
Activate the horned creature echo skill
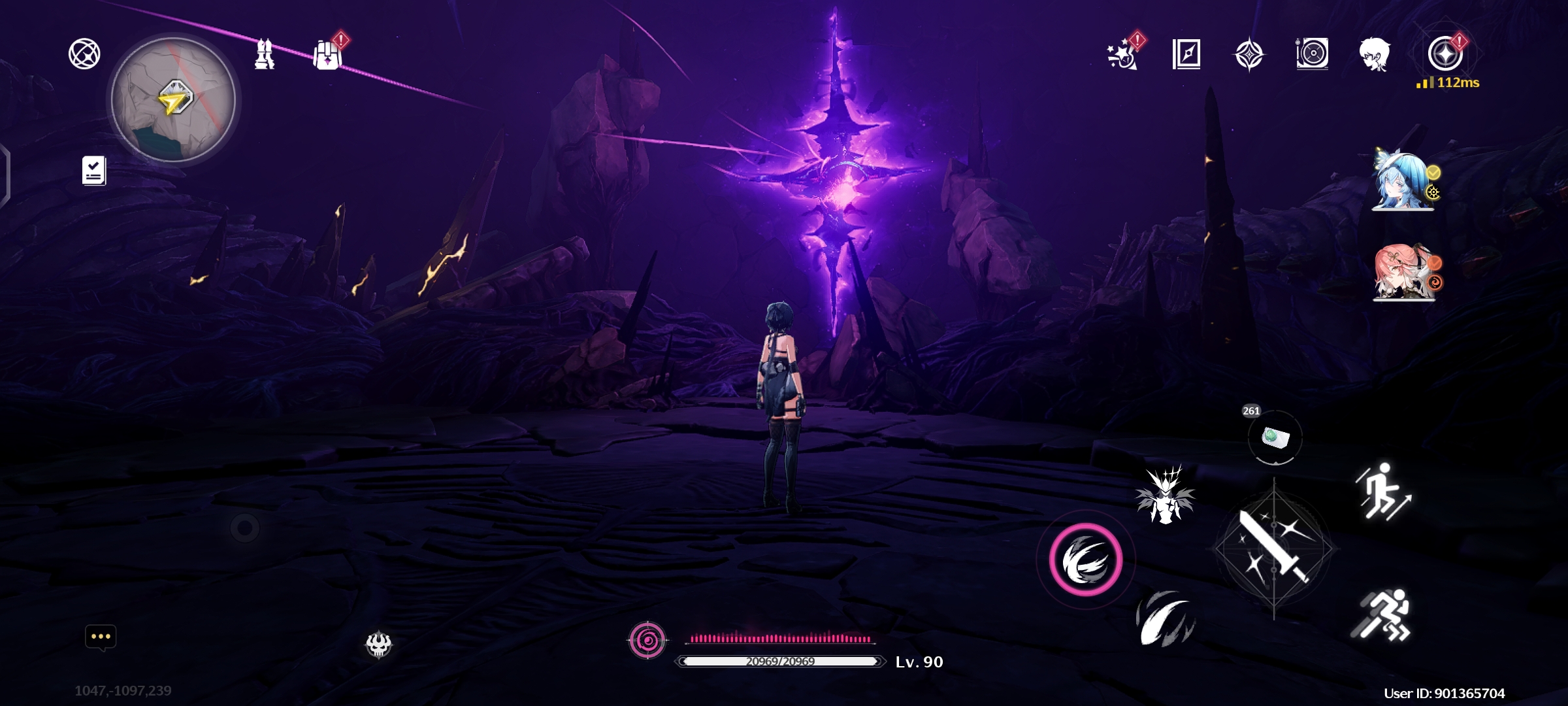[x=1166, y=495]
